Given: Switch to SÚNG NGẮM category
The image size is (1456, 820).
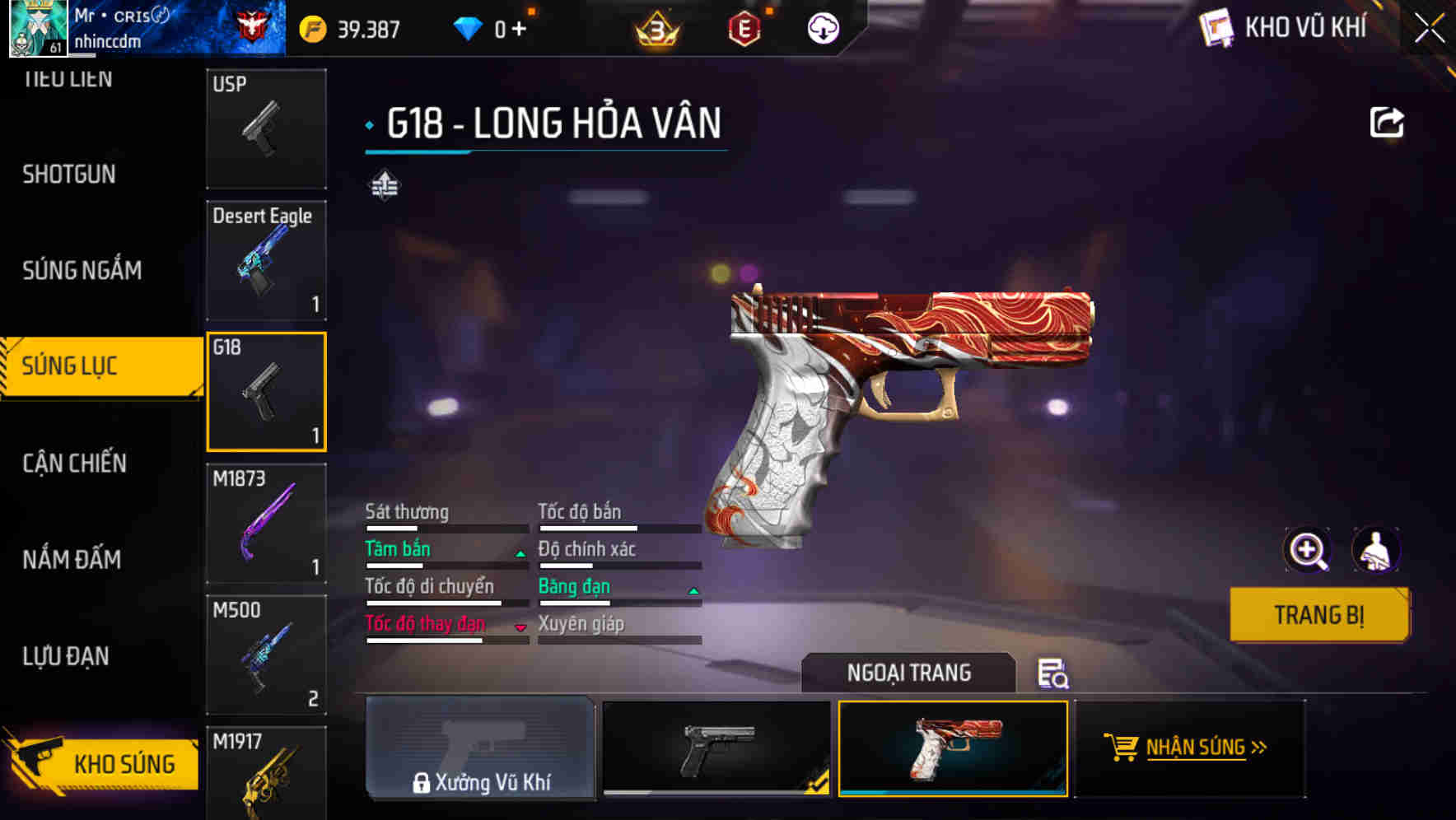Looking at the screenshot, I should click(82, 271).
